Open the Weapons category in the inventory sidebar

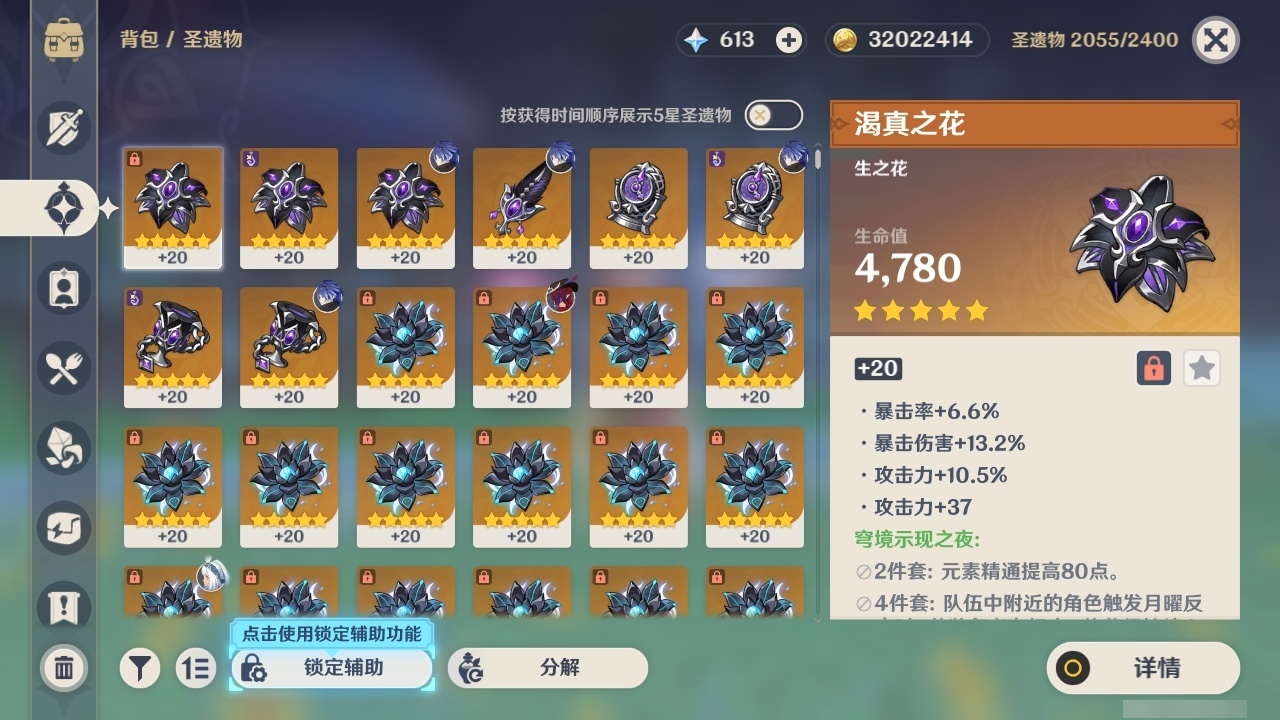(63, 128)
